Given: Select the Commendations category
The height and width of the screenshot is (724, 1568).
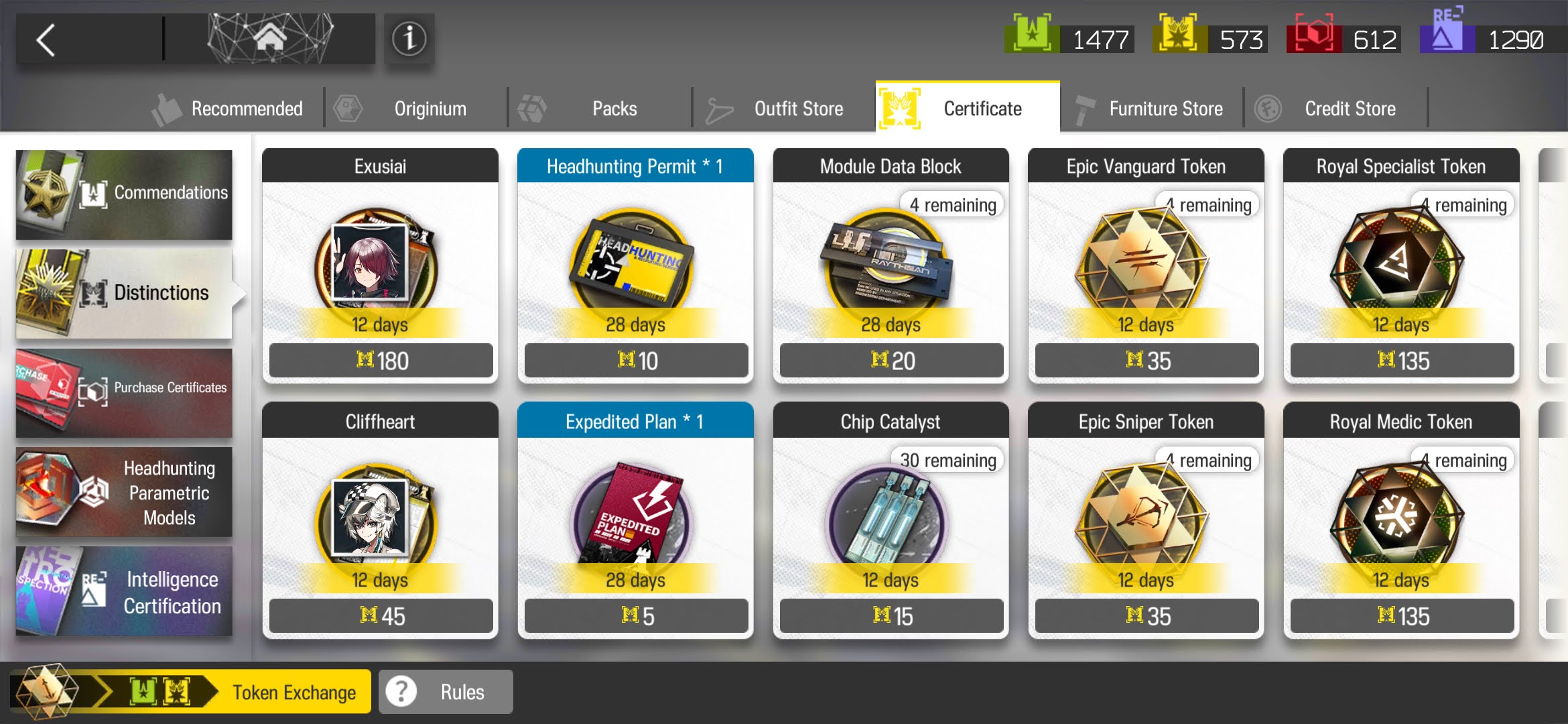Looking at the screenshot, I should (124, 194).
